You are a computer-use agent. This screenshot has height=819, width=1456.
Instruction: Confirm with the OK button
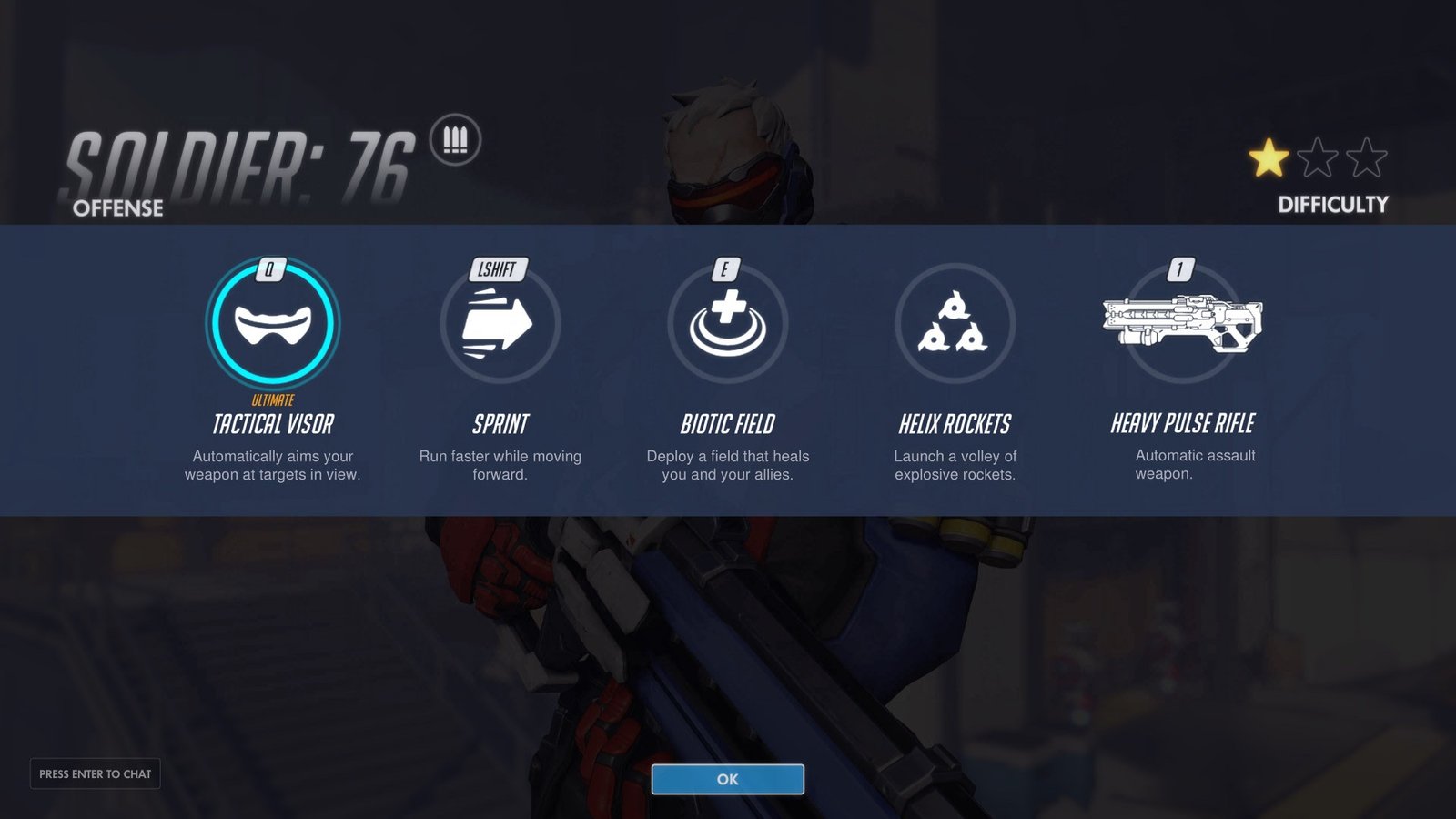point(727,779)
